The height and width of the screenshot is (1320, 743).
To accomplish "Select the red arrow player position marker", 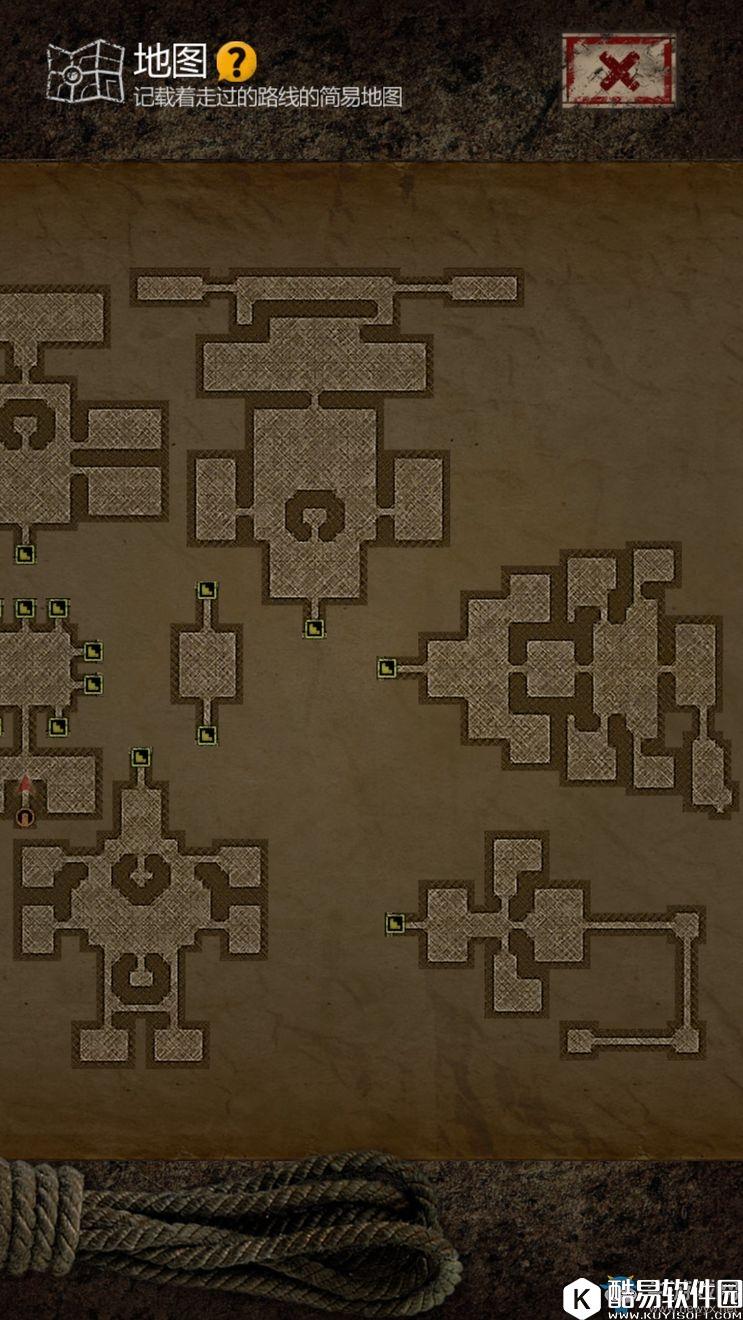I will [x=26, y=788].
